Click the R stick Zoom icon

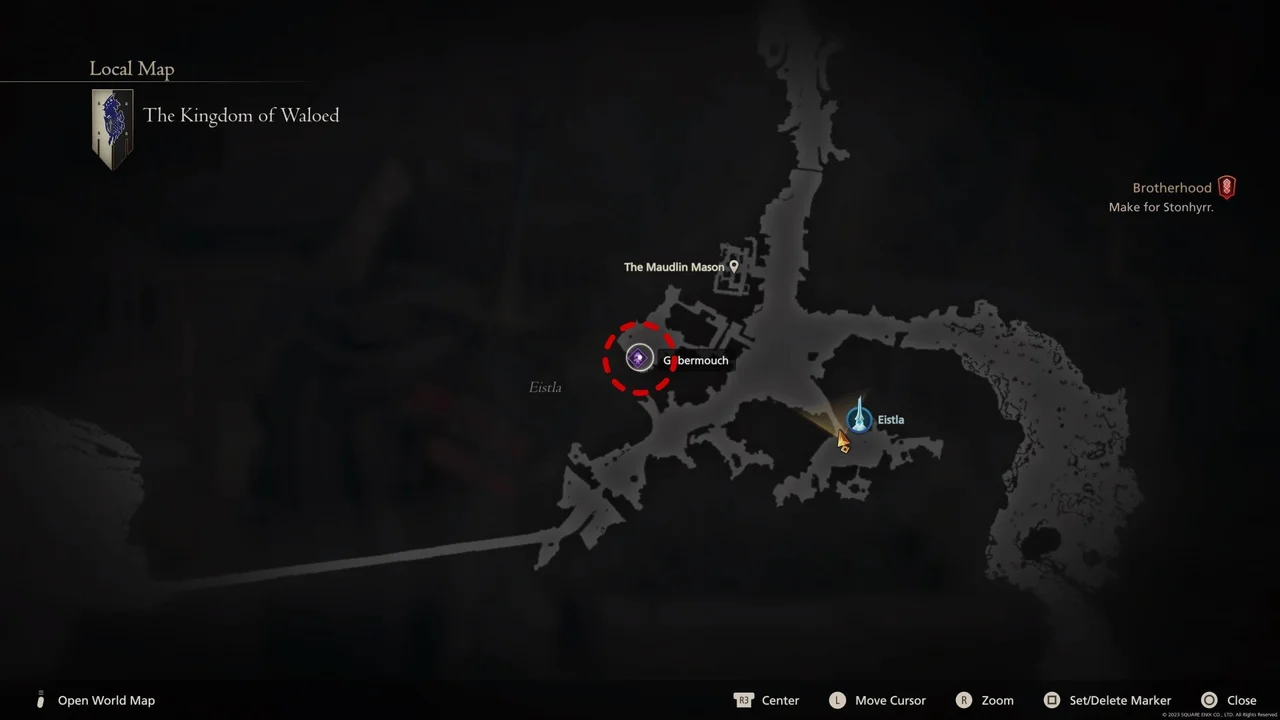click(x=964, y=700)
